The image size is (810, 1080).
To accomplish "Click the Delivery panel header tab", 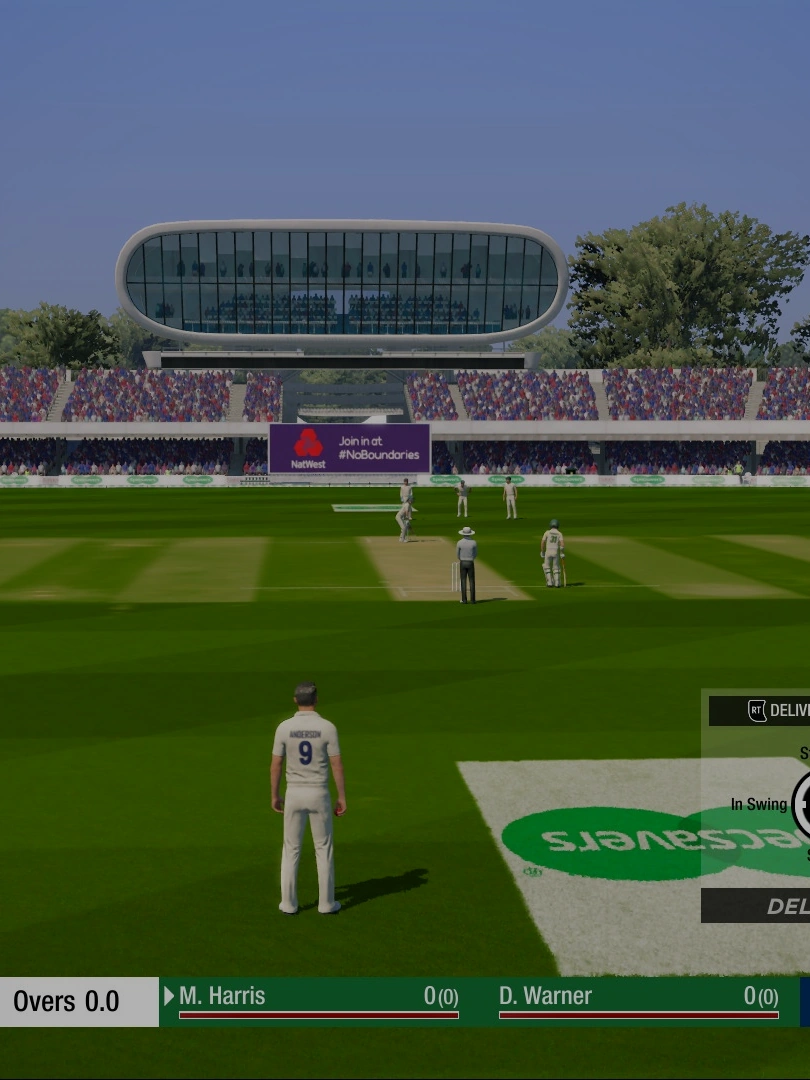I will pos(770,711).
